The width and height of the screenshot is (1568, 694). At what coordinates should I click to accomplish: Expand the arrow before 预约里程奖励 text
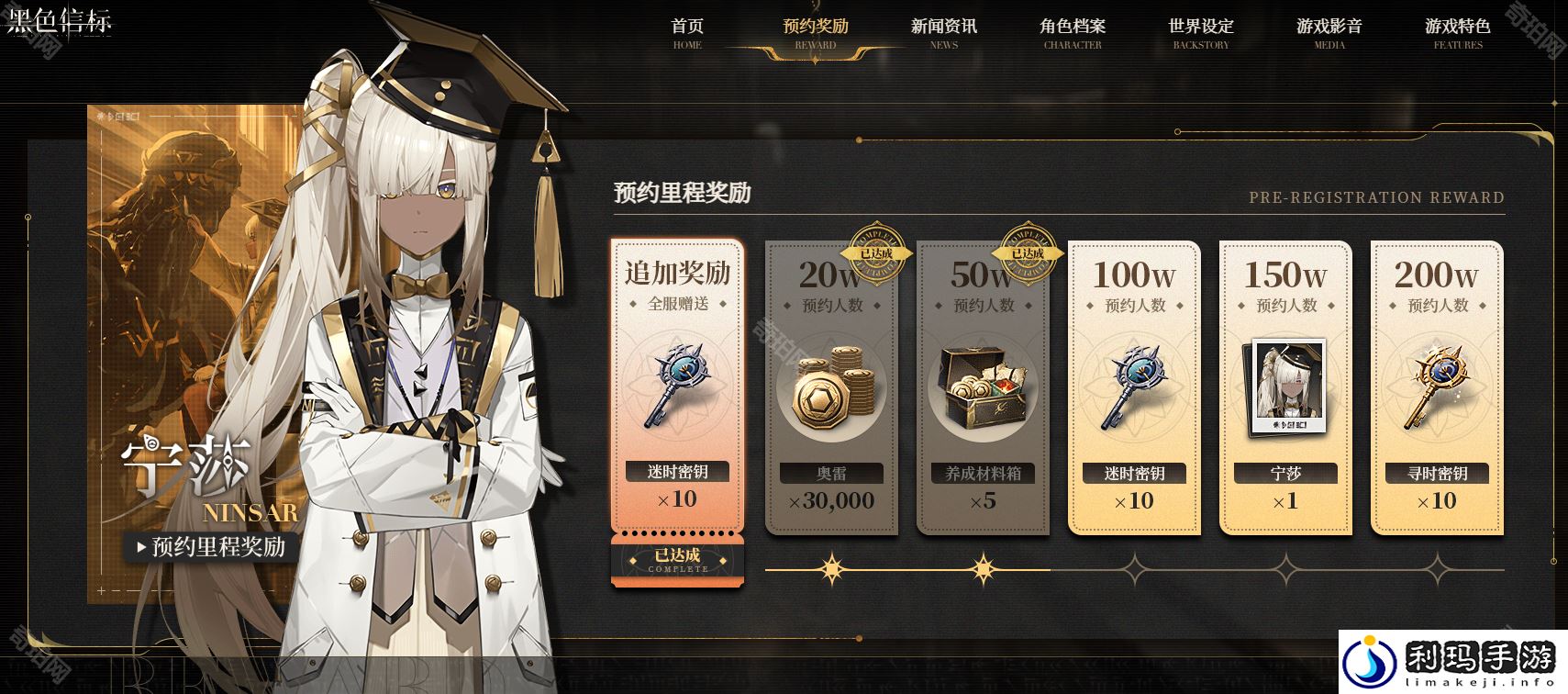(143, 550)
